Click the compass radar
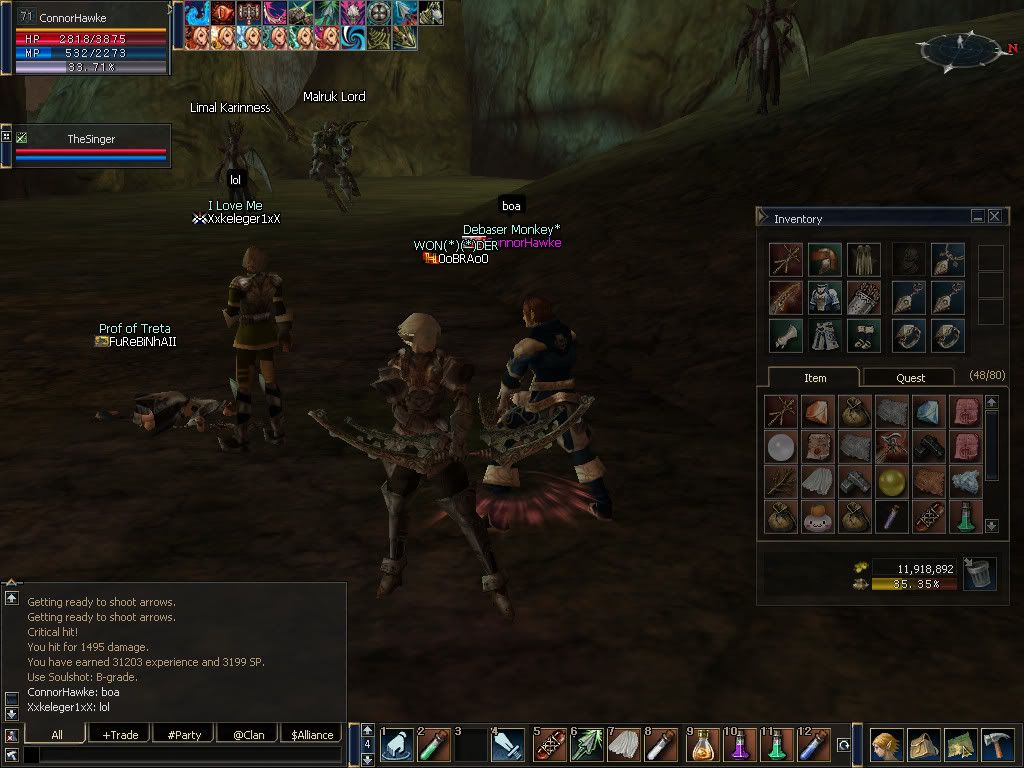 [x=961, y=47]
